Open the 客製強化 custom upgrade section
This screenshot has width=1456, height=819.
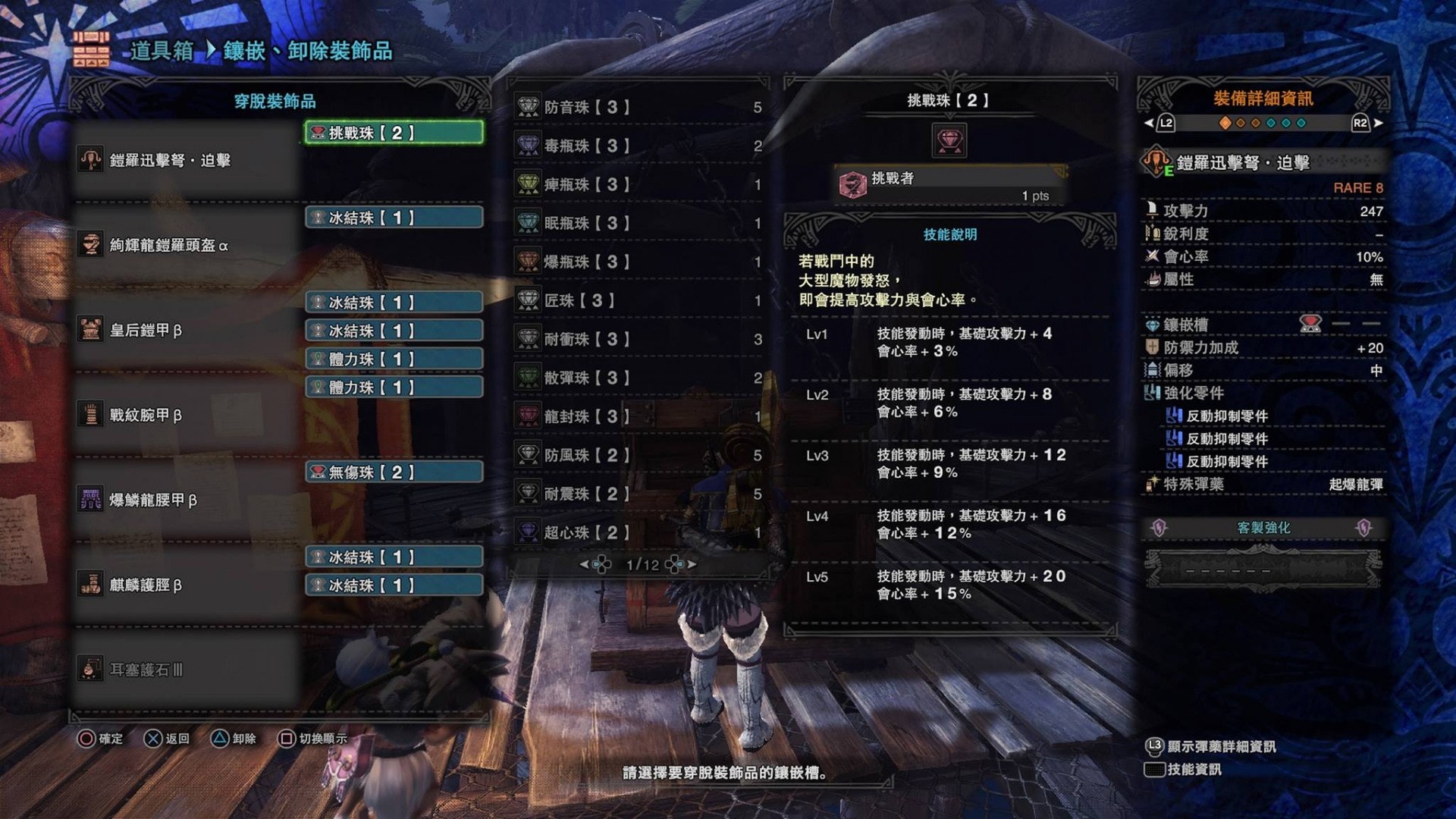point(1263,528)
